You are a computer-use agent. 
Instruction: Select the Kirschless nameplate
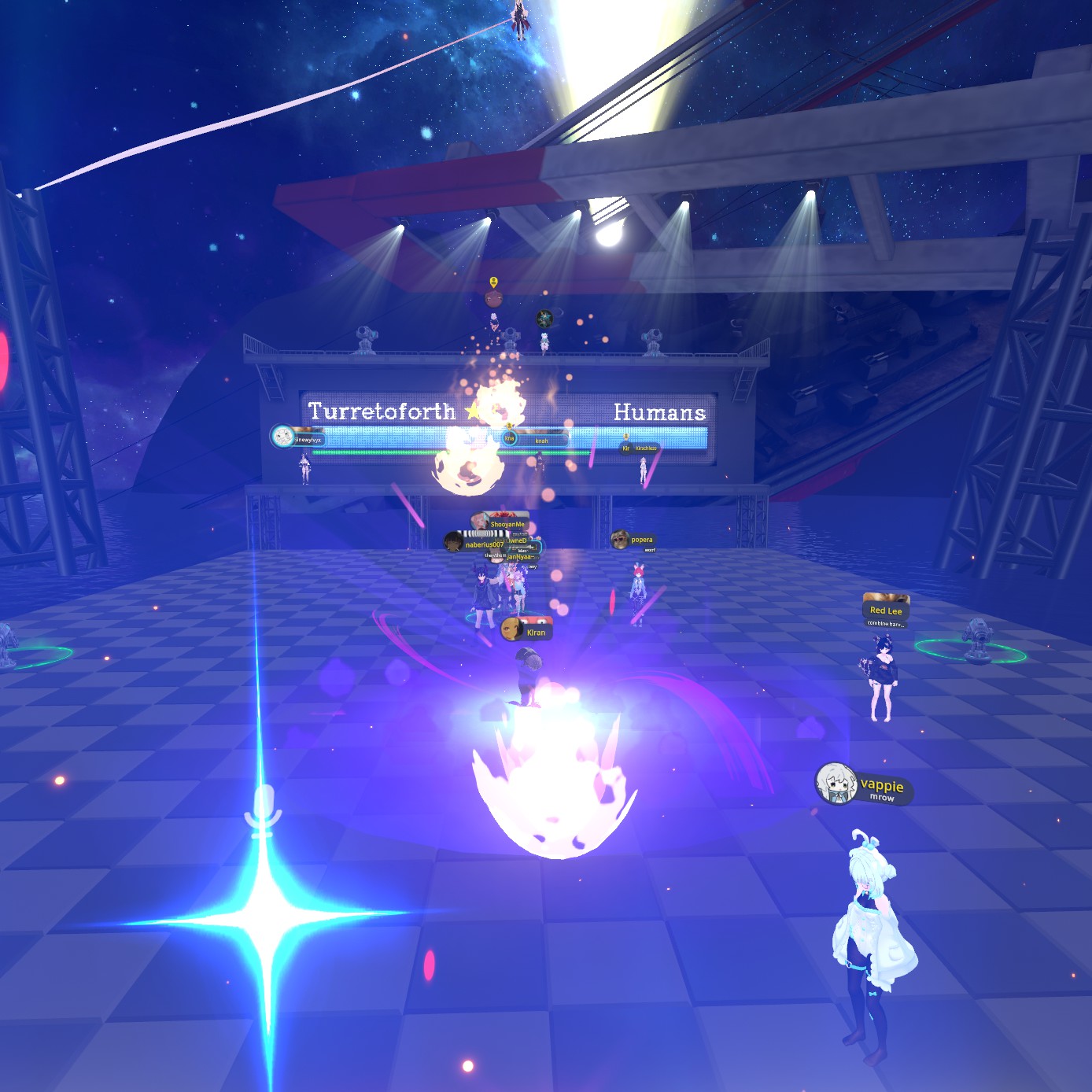point(640,448)
